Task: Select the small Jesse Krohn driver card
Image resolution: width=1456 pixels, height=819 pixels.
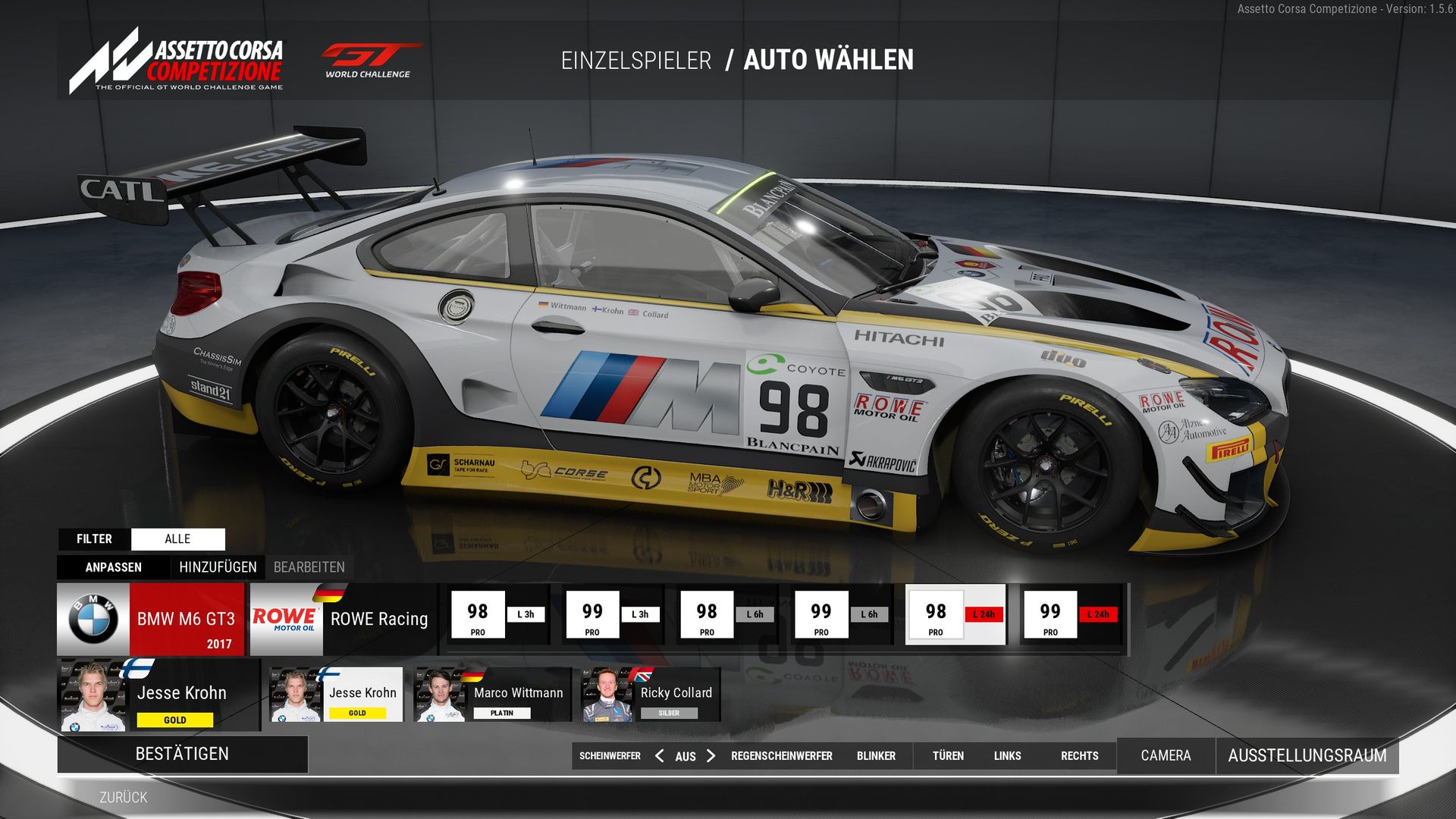Action: [x=336, y=695]
